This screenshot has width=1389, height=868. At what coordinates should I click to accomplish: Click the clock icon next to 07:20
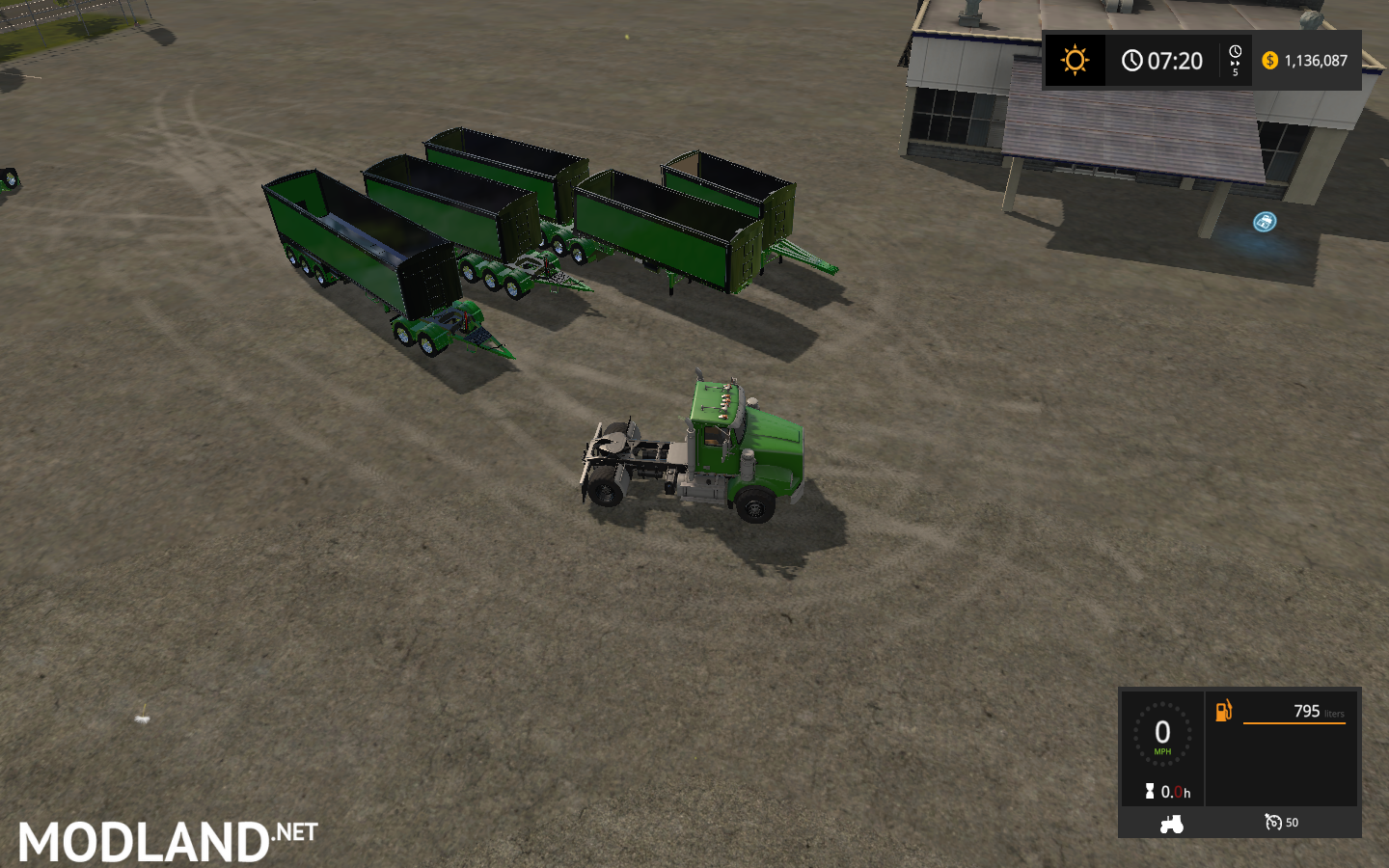click(x=1131, y=61)
